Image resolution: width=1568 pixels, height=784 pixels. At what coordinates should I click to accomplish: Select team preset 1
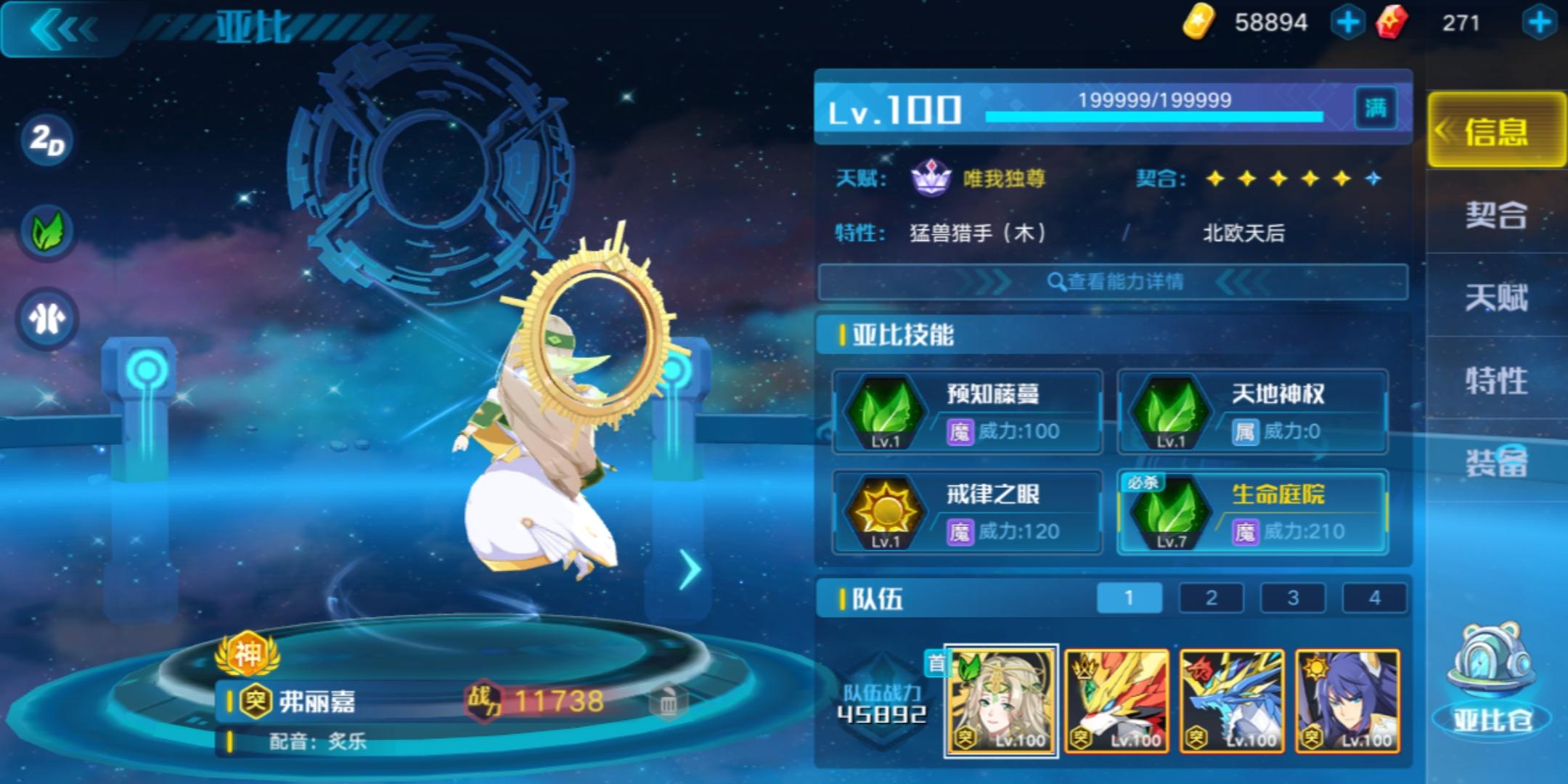pos(1128,597)
